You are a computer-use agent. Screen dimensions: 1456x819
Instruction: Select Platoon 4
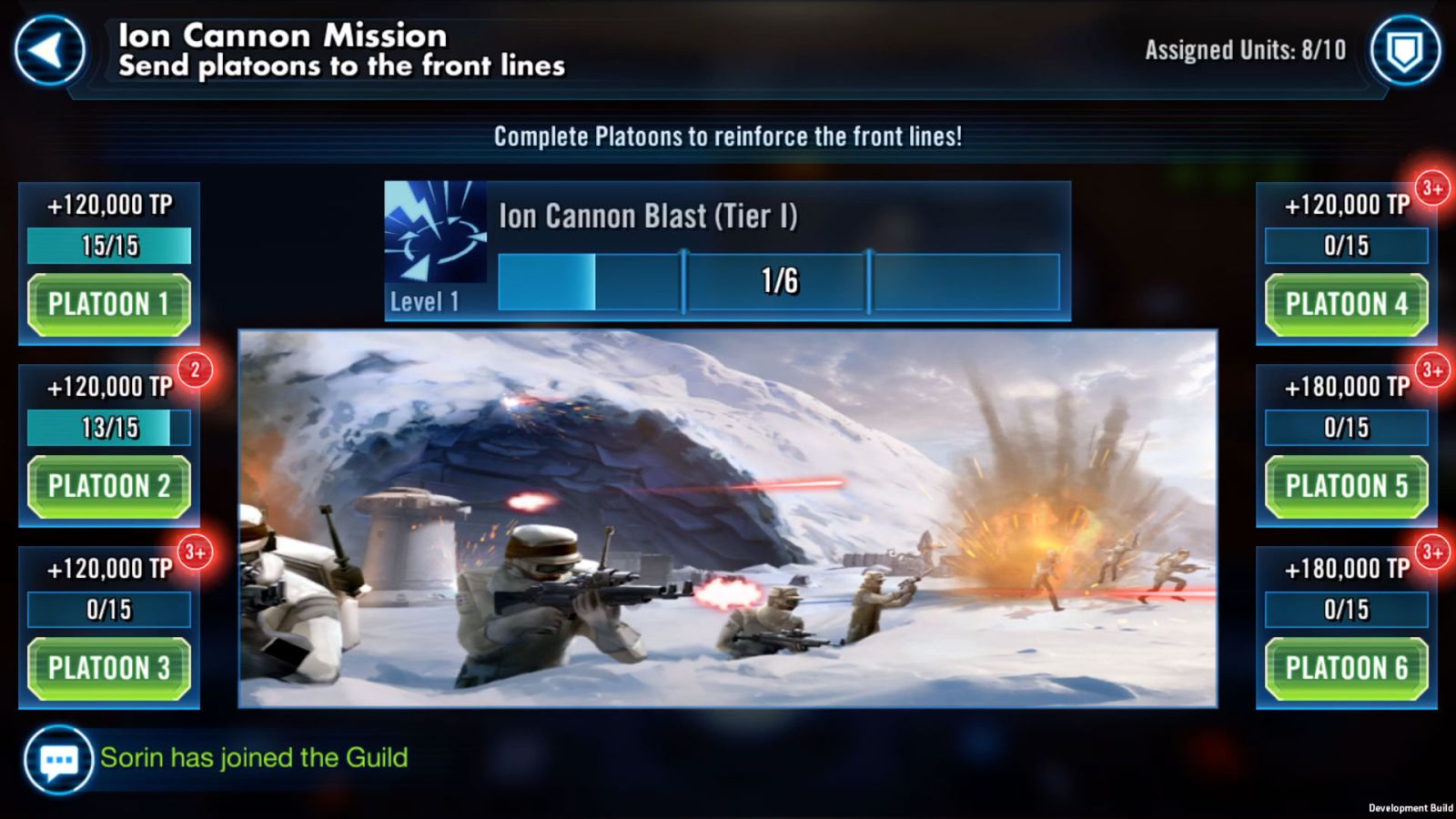click(1346, 305)
